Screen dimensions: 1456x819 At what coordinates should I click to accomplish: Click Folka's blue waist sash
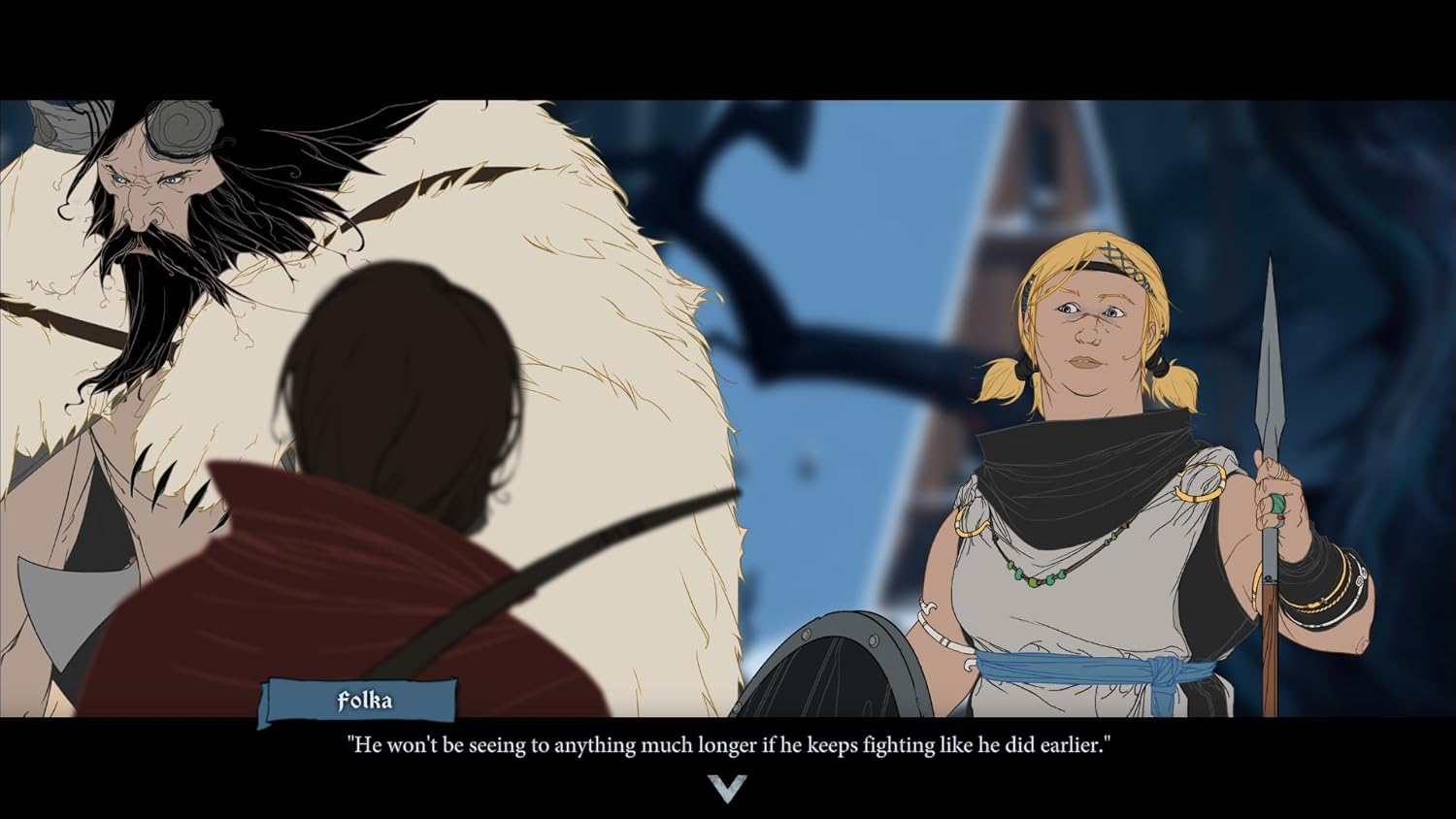coord(1077,670)
